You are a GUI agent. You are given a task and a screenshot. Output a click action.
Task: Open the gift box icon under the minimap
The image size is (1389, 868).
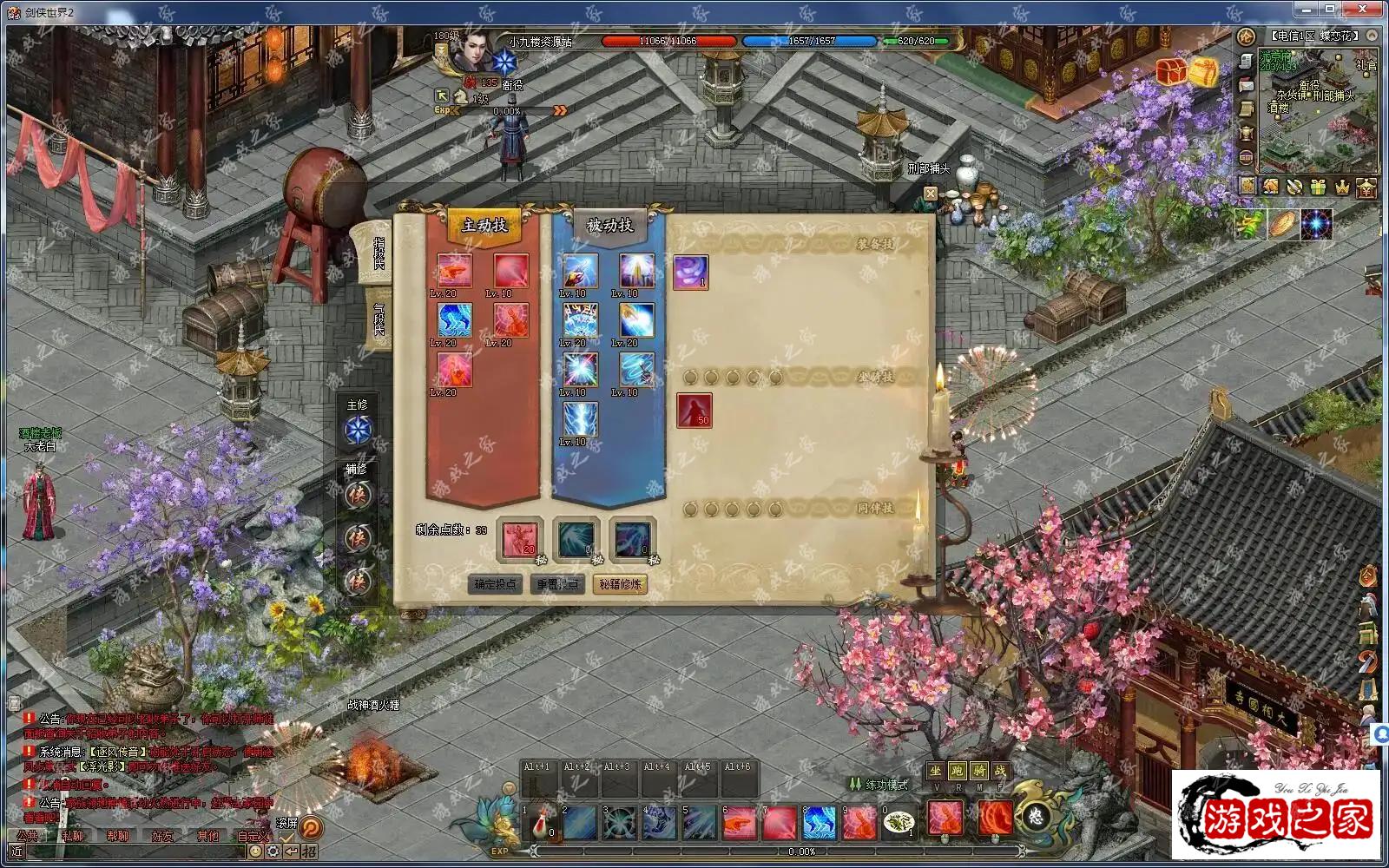point(1318,186)
